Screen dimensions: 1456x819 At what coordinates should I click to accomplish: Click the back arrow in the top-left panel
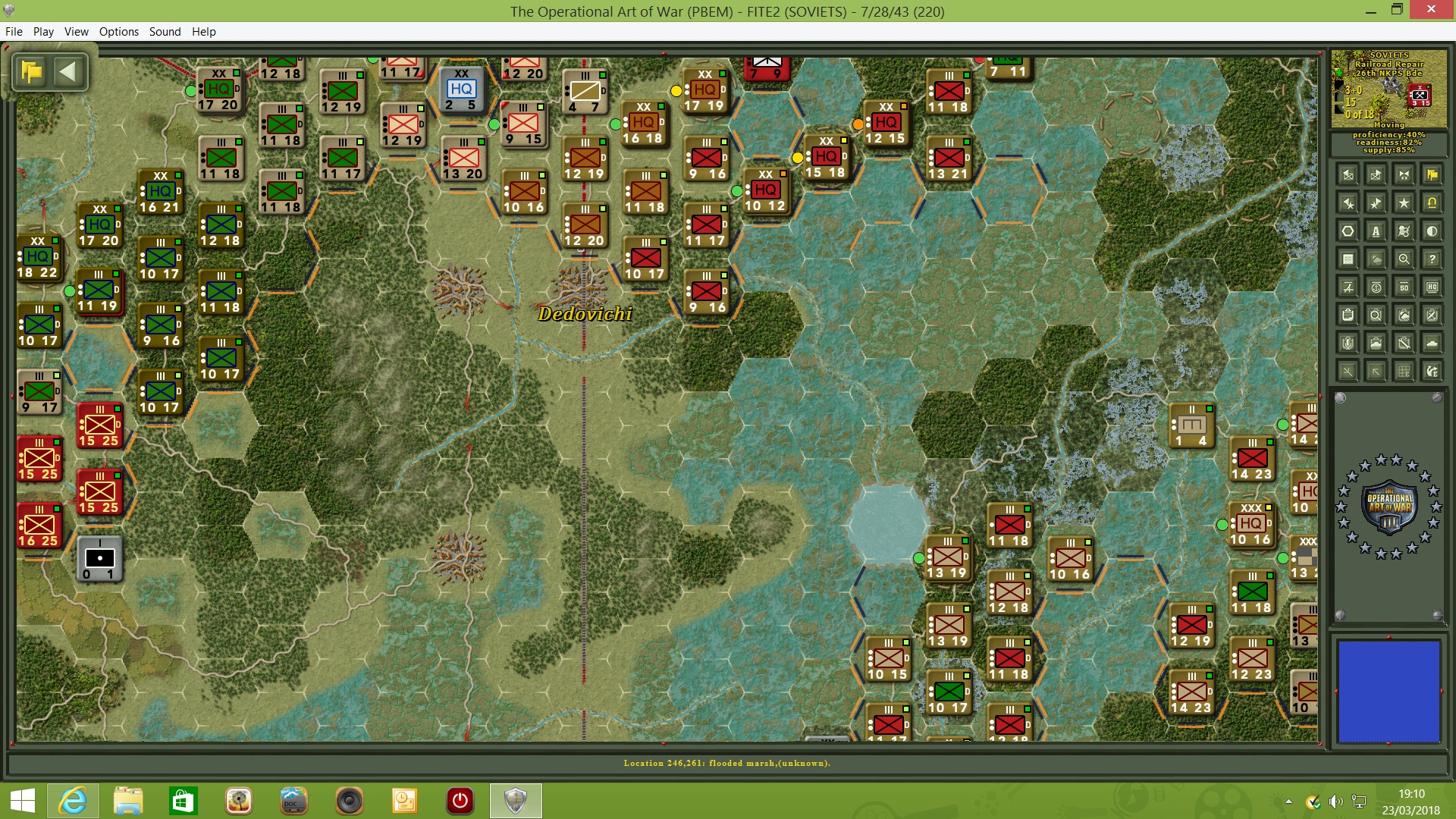click(x=69, y=71)
